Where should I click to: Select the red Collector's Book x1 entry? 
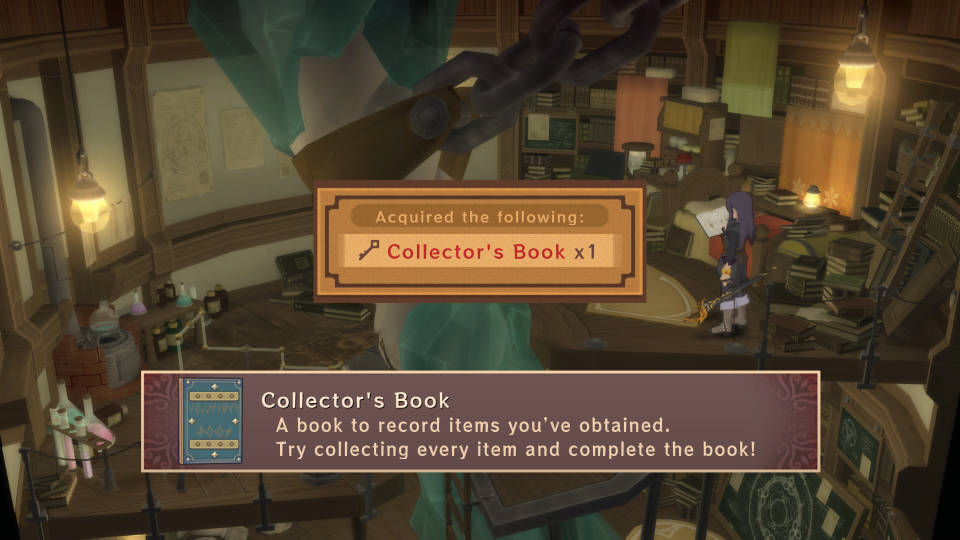tap(479, 251)
